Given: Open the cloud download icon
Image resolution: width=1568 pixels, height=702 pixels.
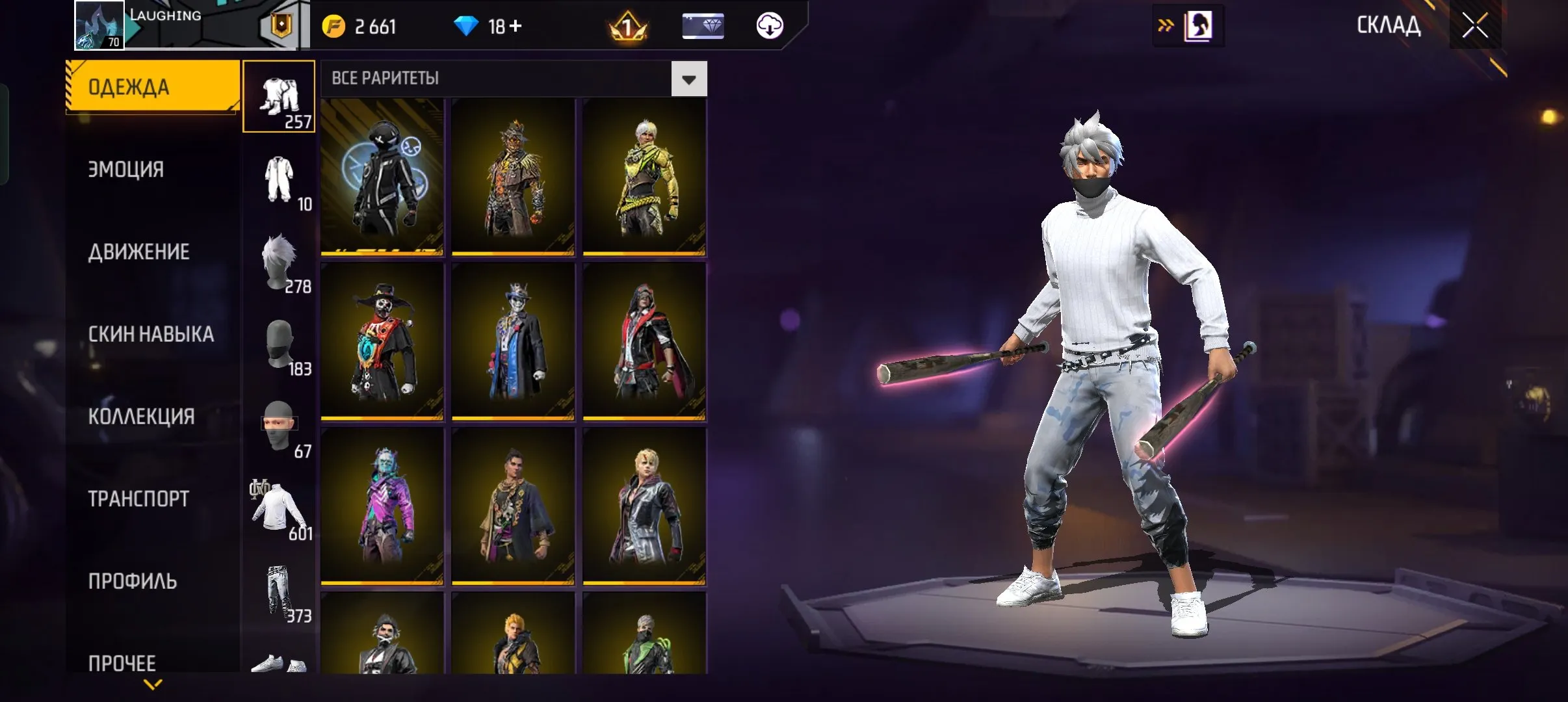Looking at the screenshot, I should coord(770,26).
